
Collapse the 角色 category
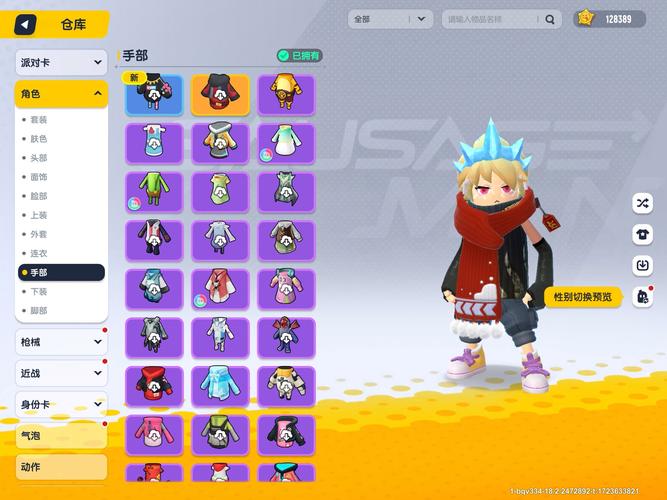pyautogui.click(x=61, y=94)
